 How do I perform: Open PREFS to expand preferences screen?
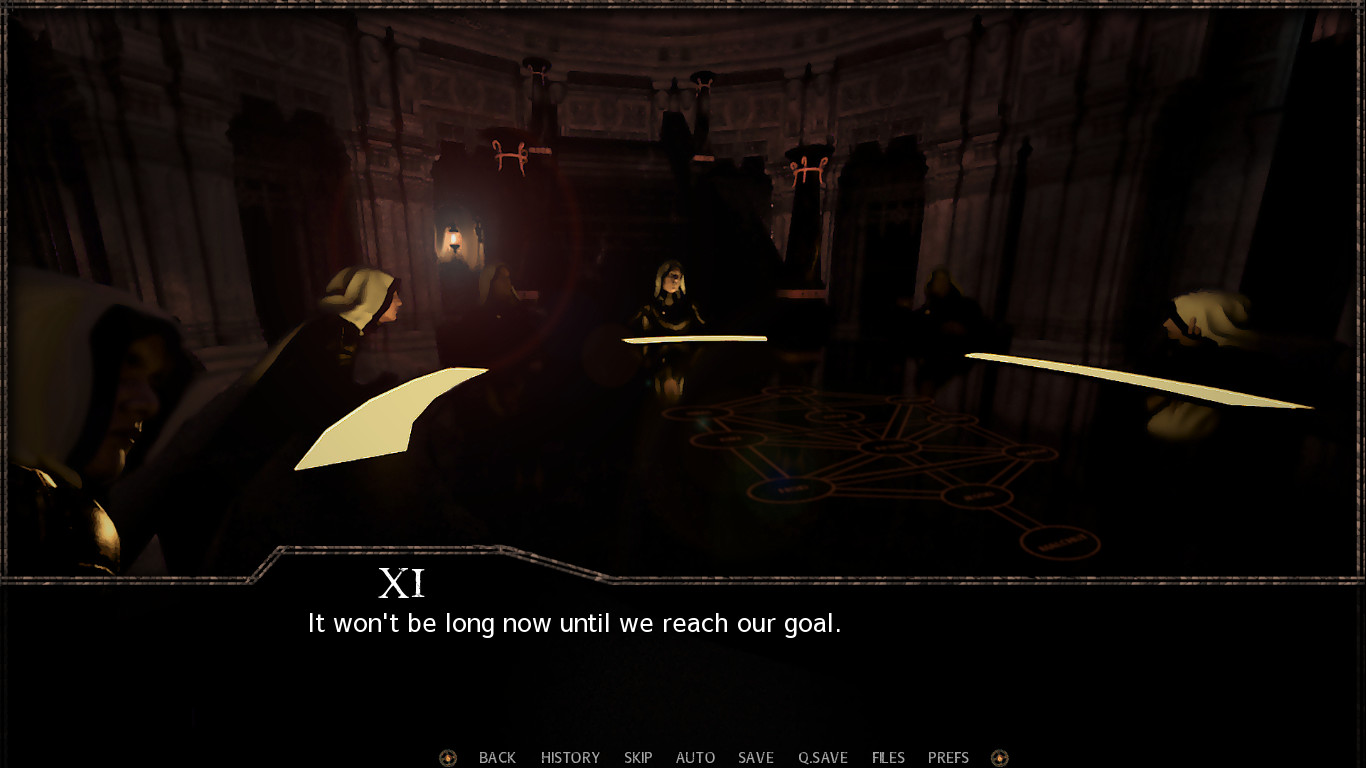pos(948,757)
